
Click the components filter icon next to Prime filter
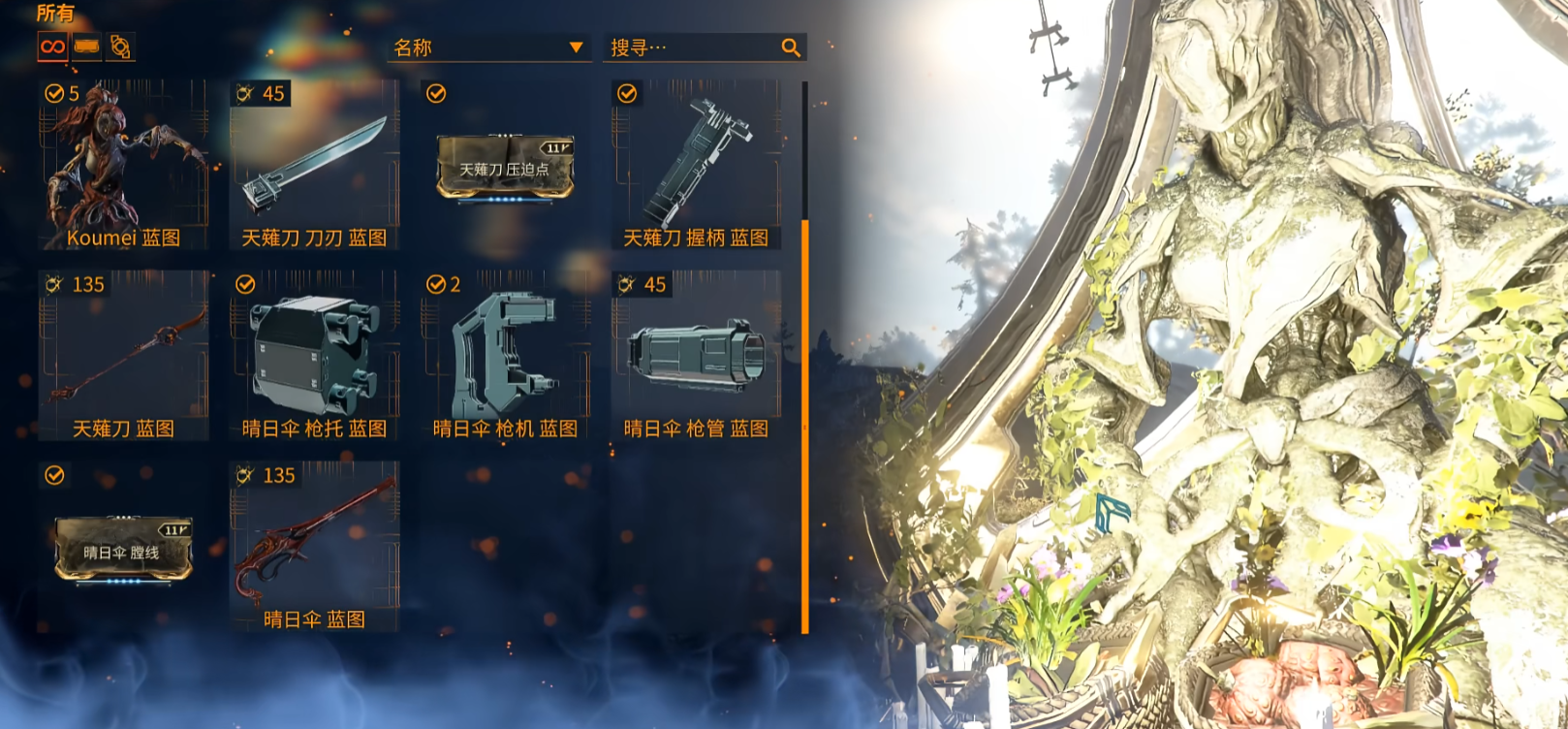click(x=119, y=46)
